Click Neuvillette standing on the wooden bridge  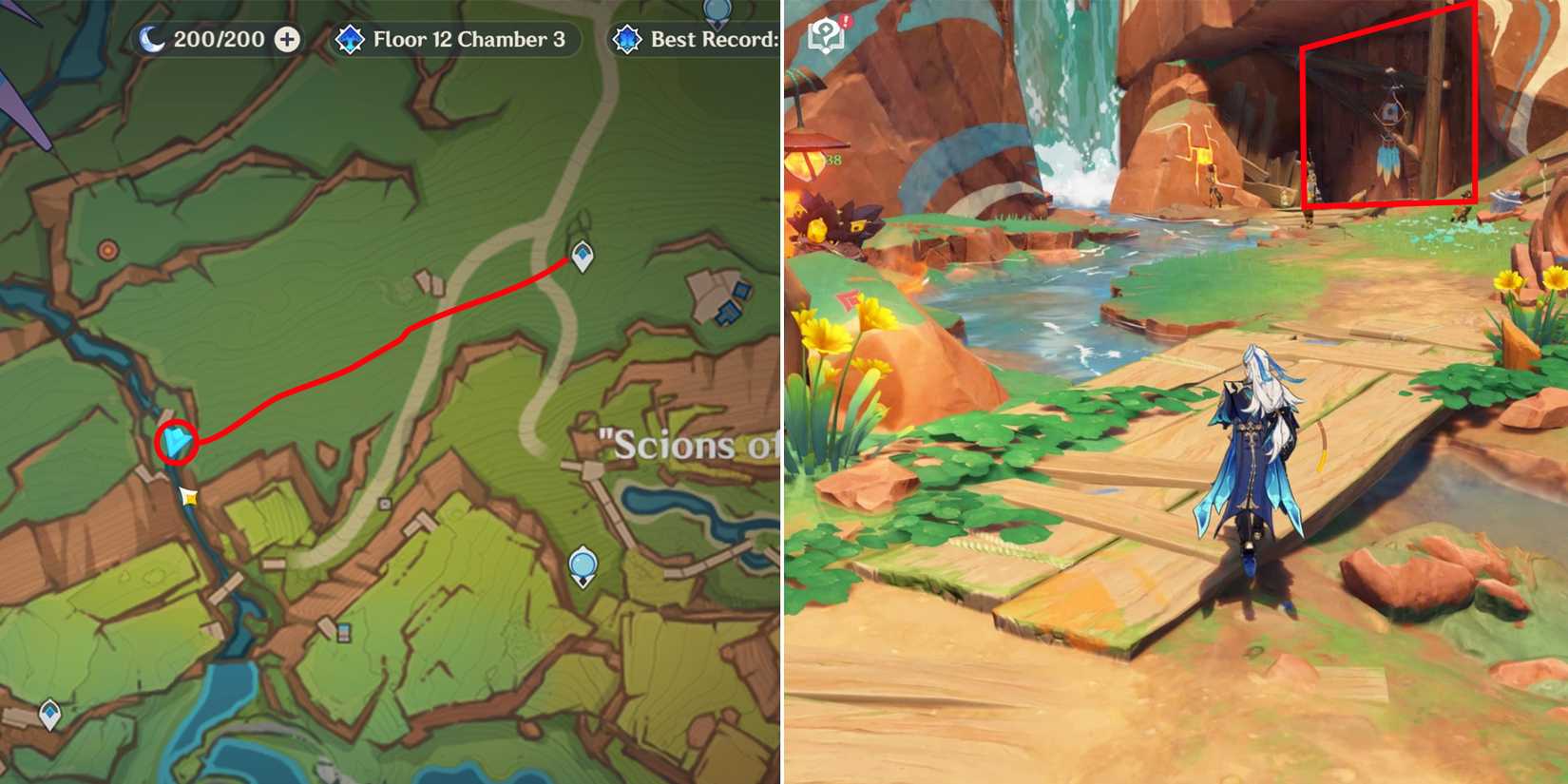point(1256,447)
